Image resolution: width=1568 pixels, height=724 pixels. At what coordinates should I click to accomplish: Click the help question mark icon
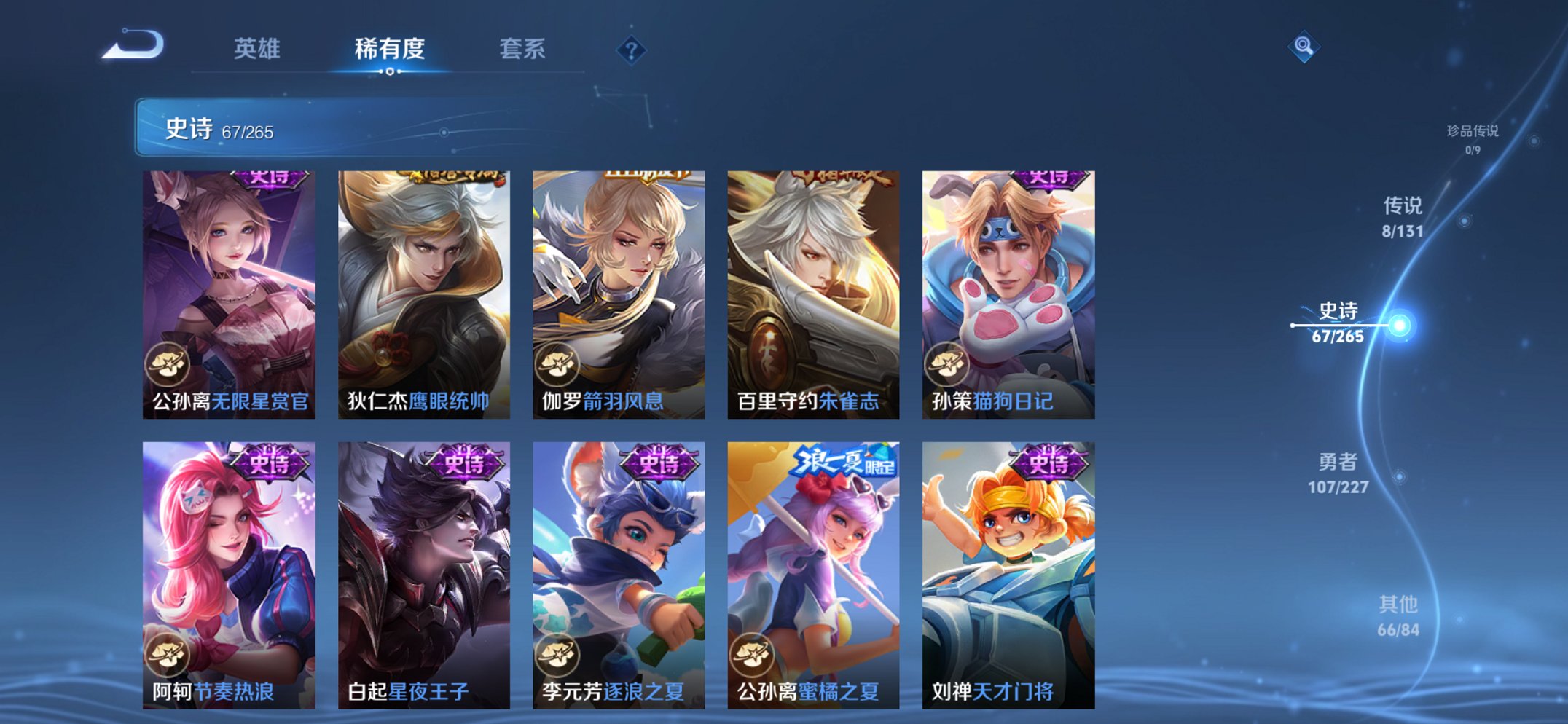(x=631, y=51)
